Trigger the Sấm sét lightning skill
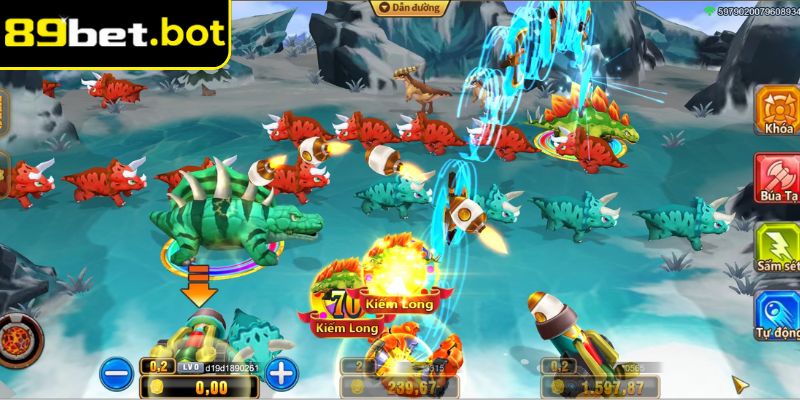This screenshot has height=400, width=800. (x=777, y=247)
